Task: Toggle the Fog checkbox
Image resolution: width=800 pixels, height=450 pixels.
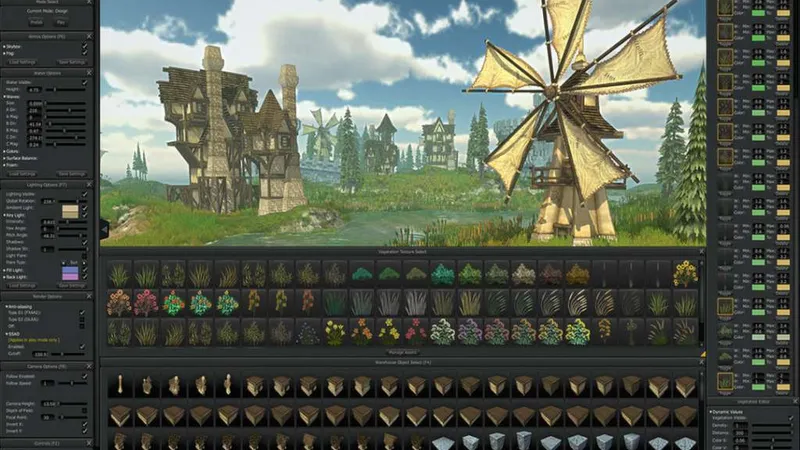Action: click(x=84, y=53)
